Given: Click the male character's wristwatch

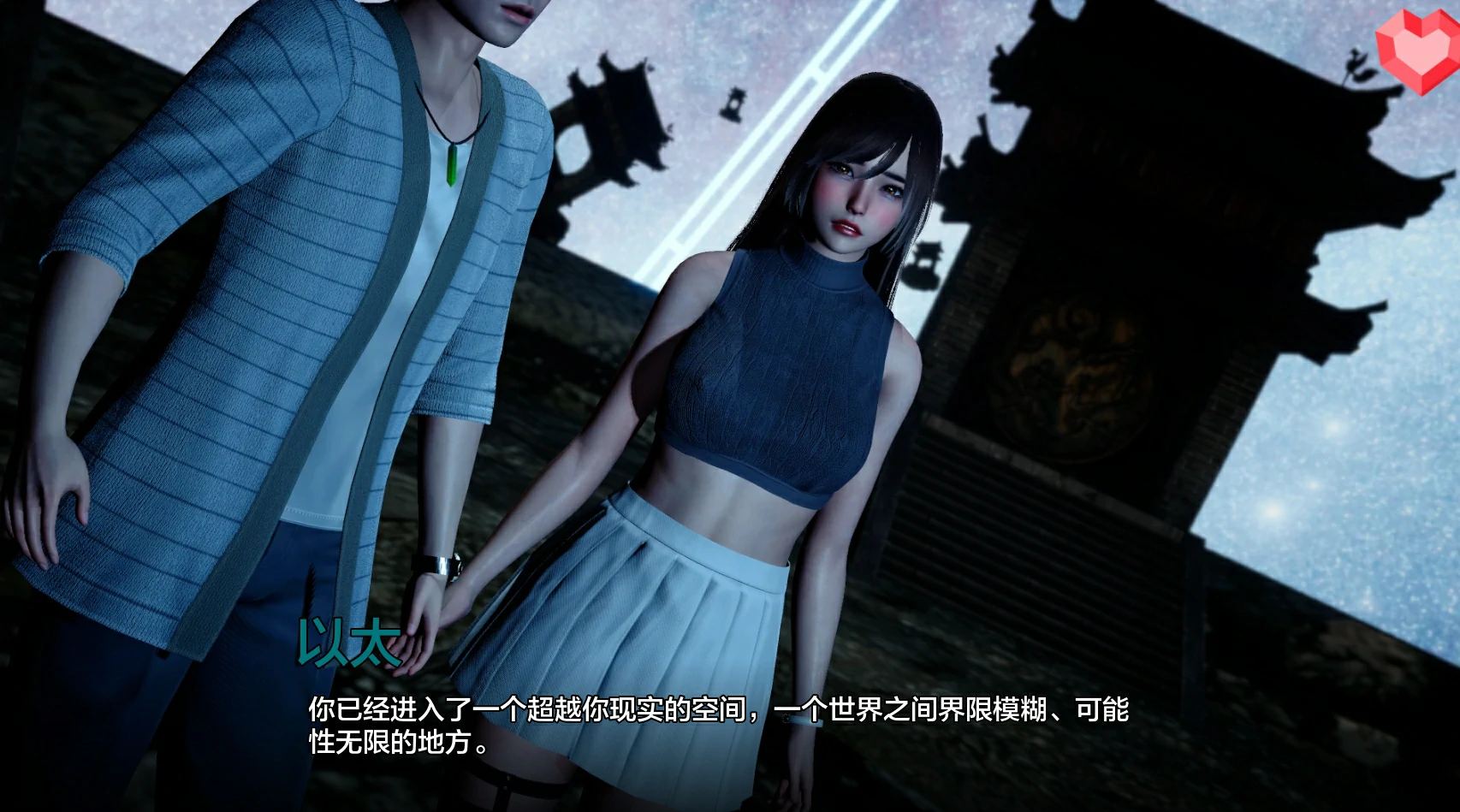Looking at the screenshot, I should [x=436, y=565].
